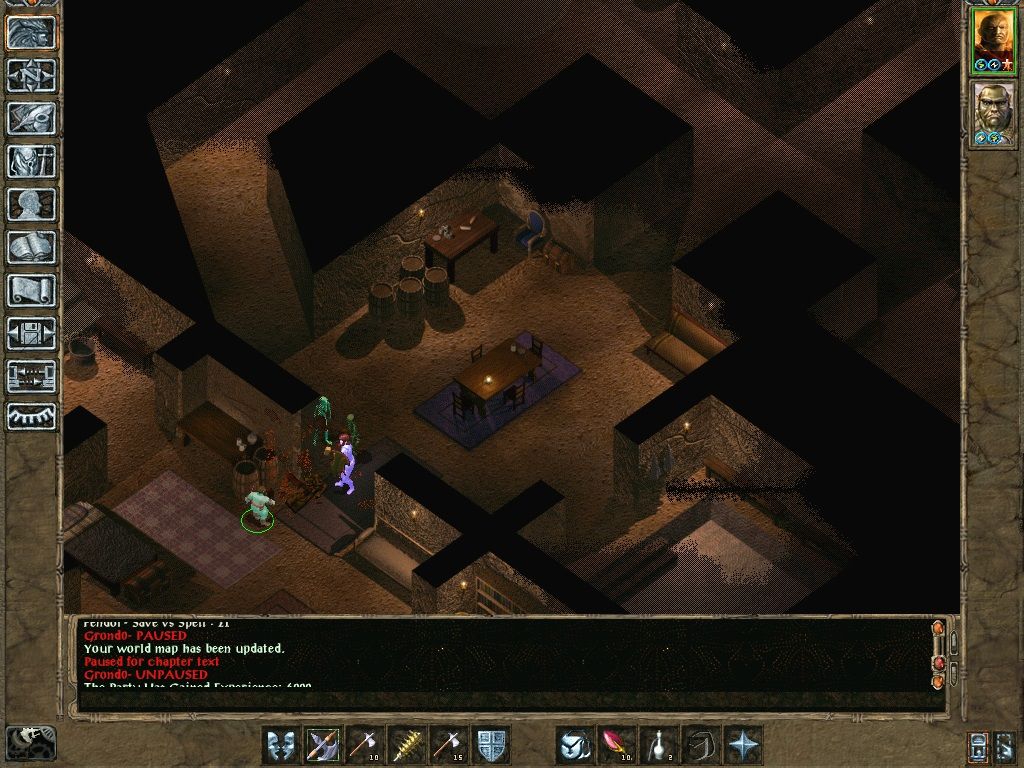Open the area map compass button
Image resolution: width=1024 pixels, height=768 pixels.
[x=31, y=75]
